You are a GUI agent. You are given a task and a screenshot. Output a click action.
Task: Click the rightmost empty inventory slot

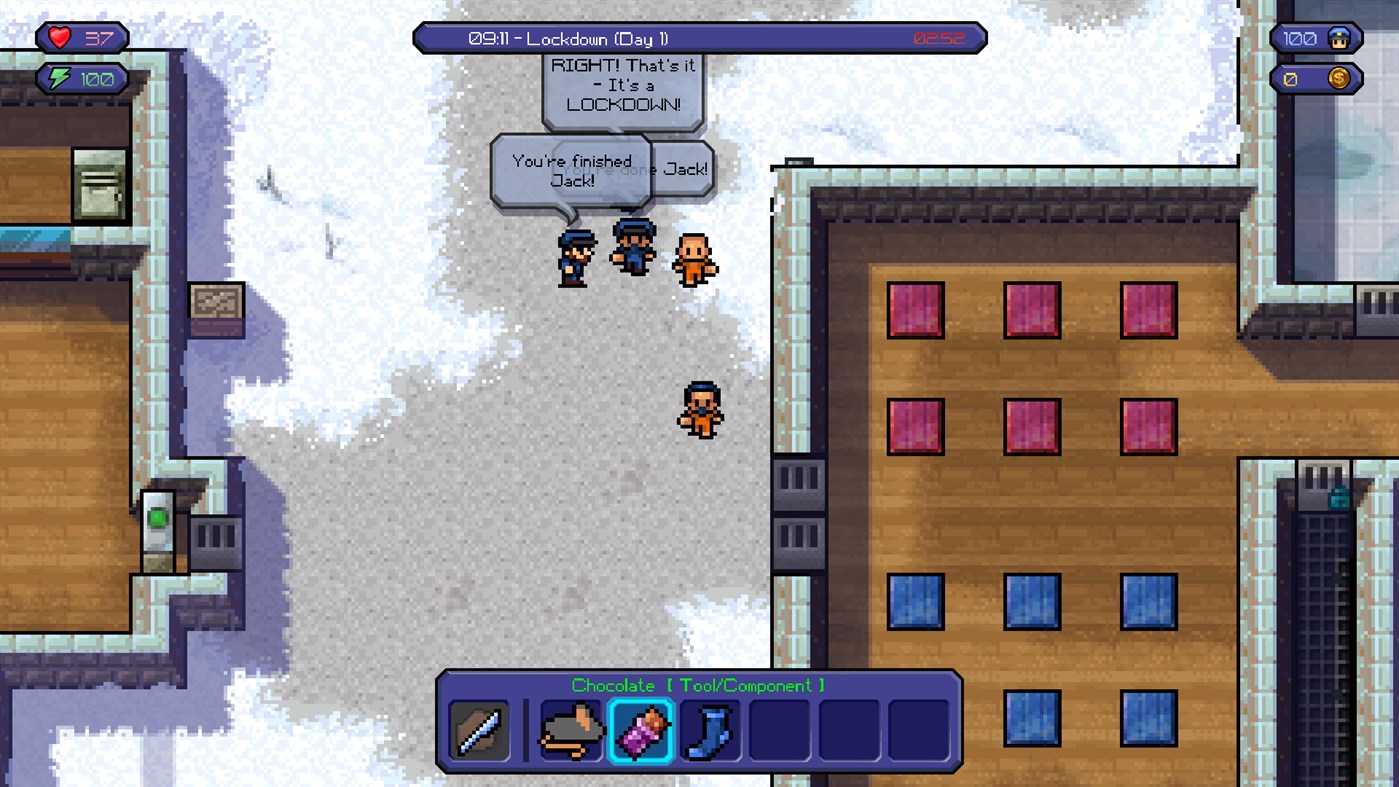[917, 729]
